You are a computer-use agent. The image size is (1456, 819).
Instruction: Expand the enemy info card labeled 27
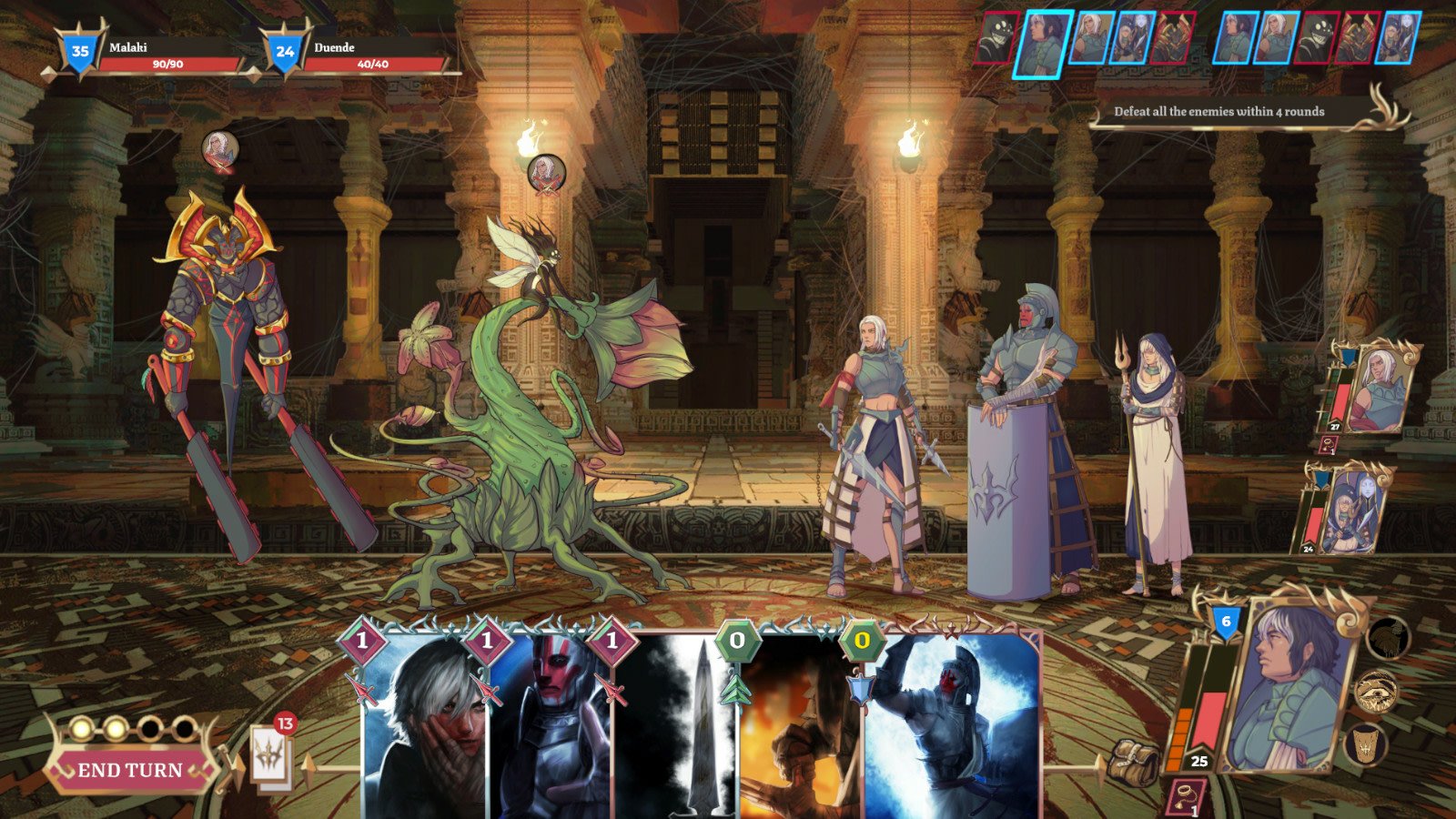(1376, 387)
